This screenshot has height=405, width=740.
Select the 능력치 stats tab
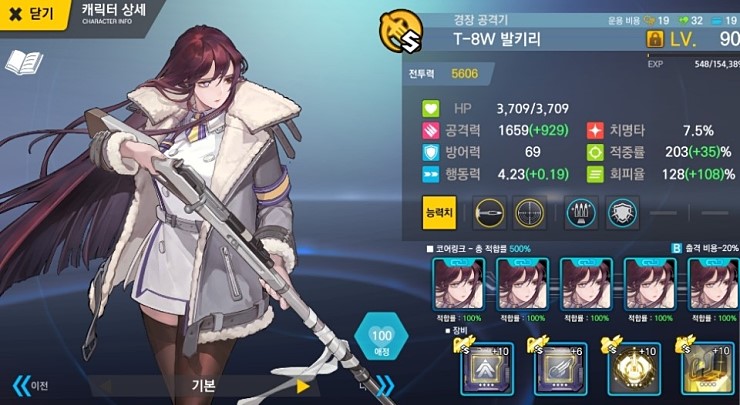440,212
